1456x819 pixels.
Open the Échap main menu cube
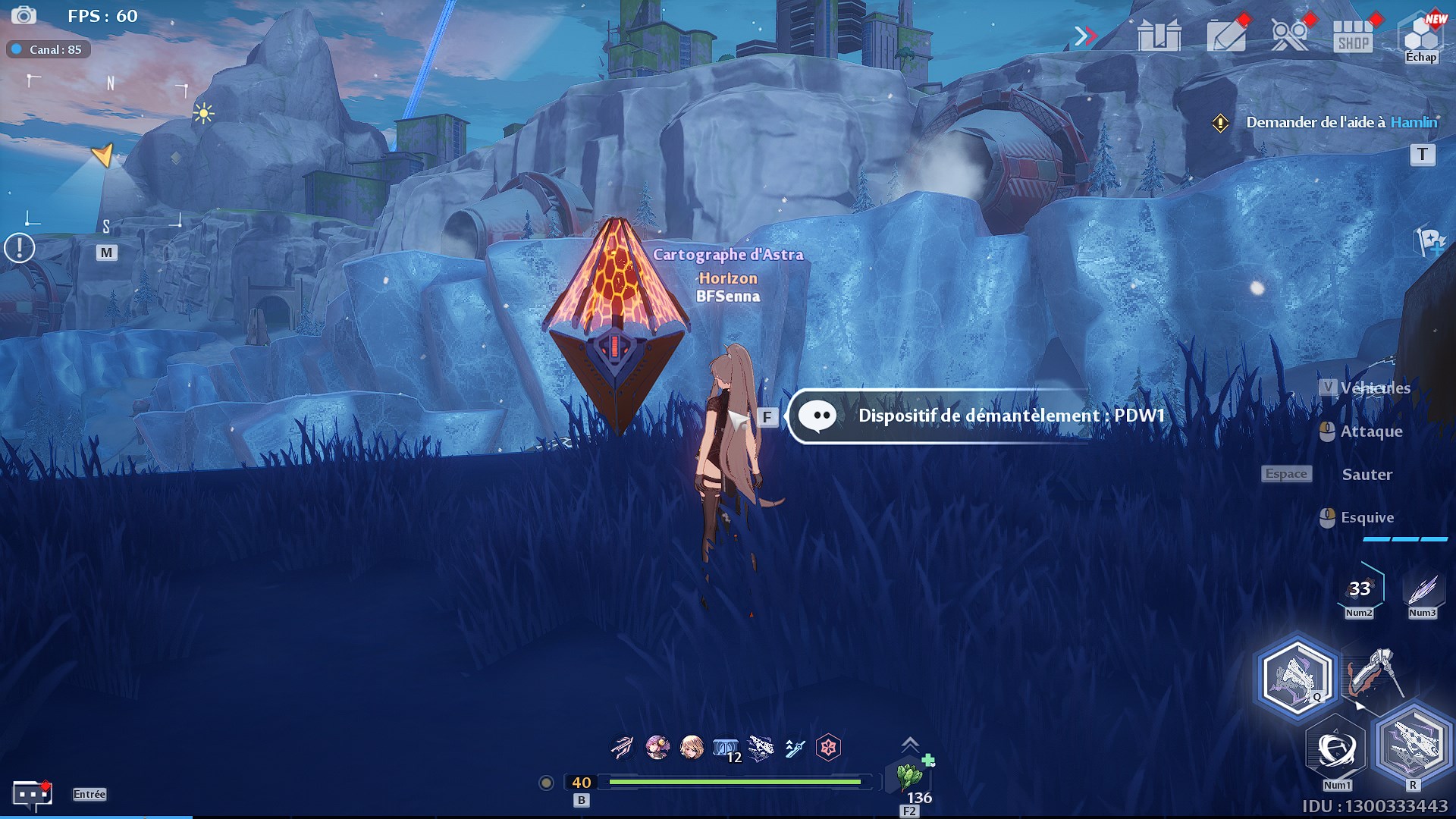coord(1421,36)
